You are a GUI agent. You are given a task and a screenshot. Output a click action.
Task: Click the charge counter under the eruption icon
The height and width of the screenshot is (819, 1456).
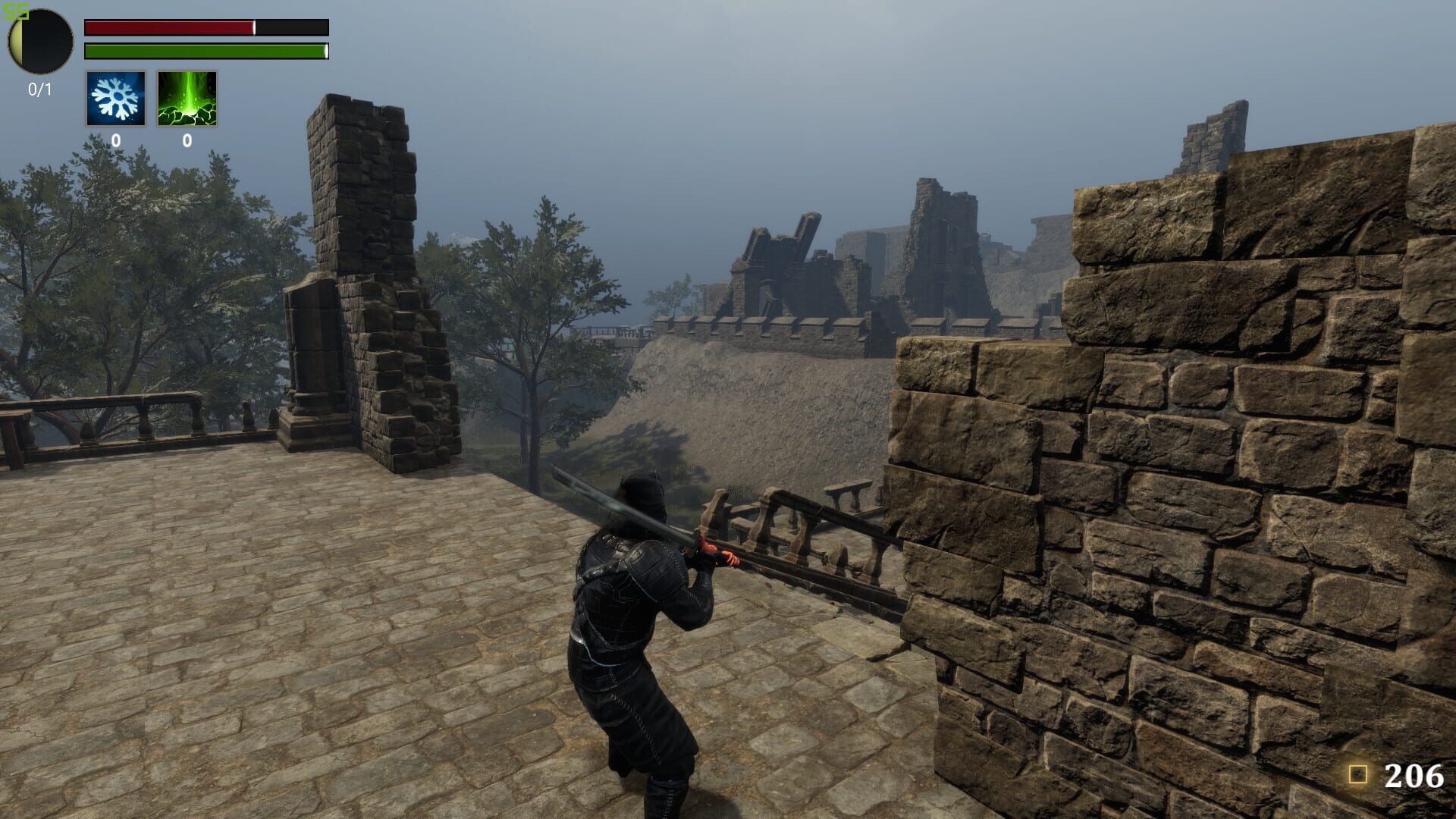click(x=187, y=140)
